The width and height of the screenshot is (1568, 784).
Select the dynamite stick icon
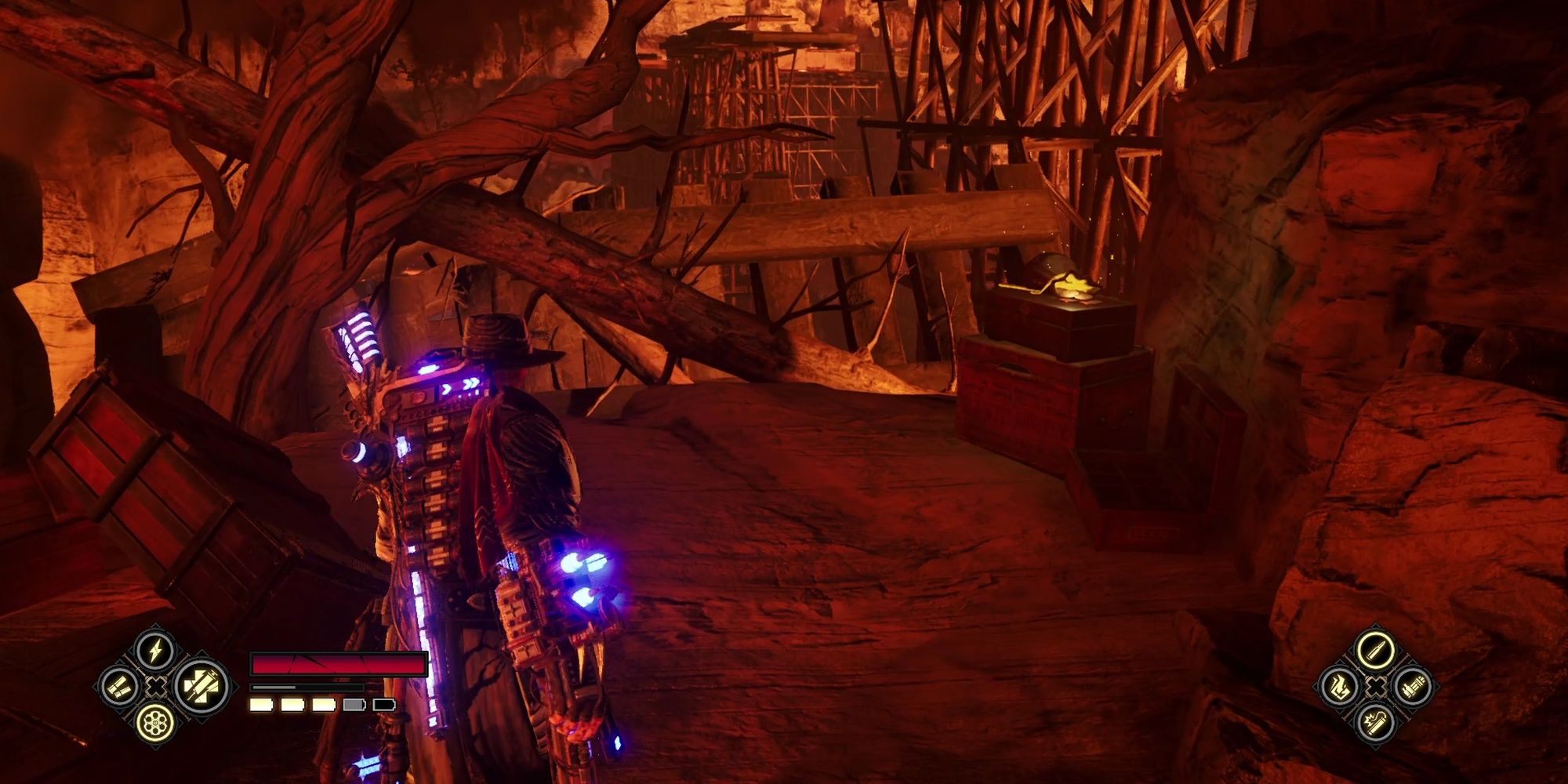click(1374, 723)
